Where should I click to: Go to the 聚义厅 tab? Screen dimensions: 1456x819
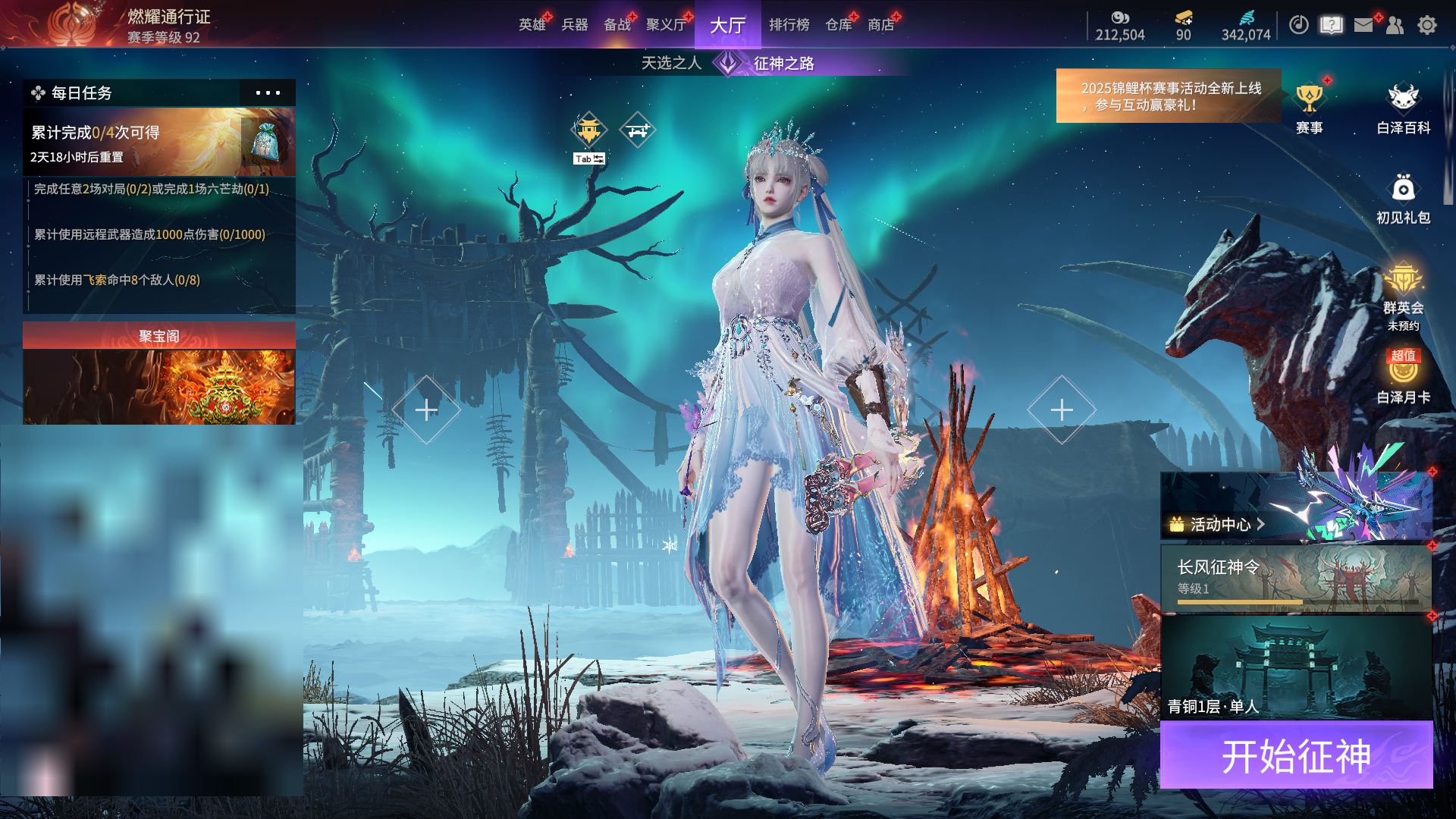coord(665,25)
